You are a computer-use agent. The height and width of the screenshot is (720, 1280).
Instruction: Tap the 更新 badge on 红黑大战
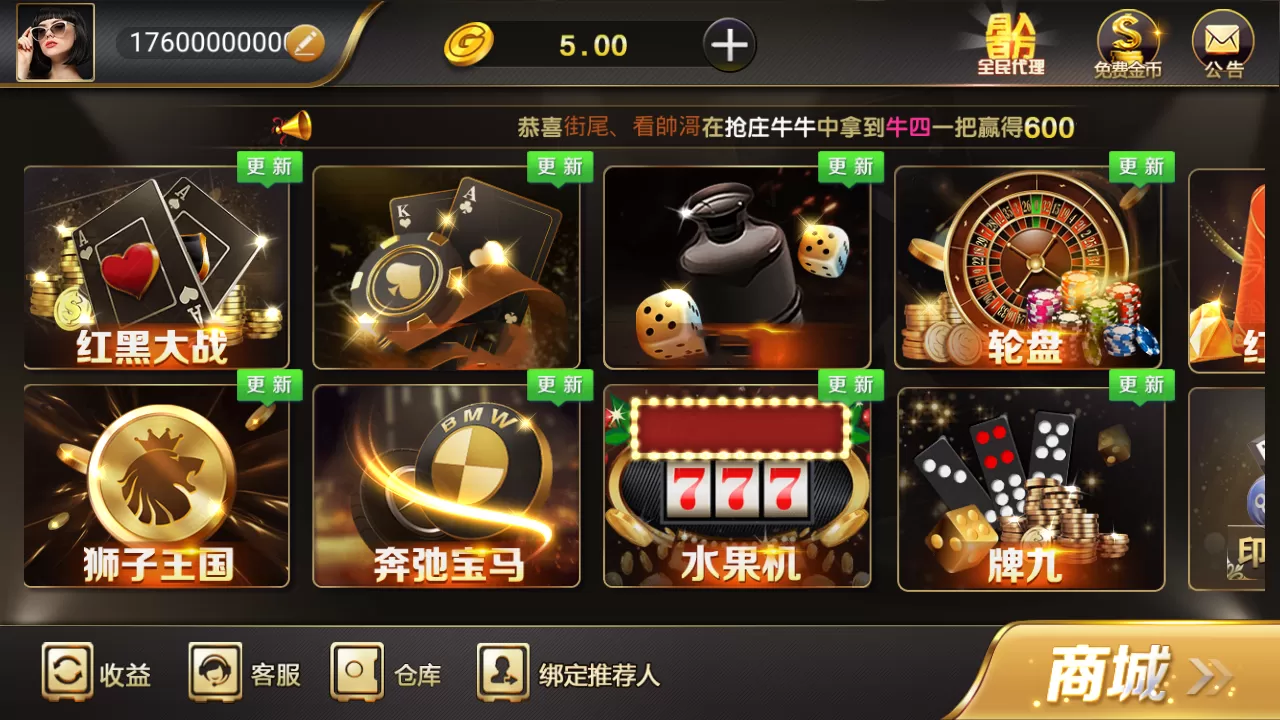coord(268,167)
